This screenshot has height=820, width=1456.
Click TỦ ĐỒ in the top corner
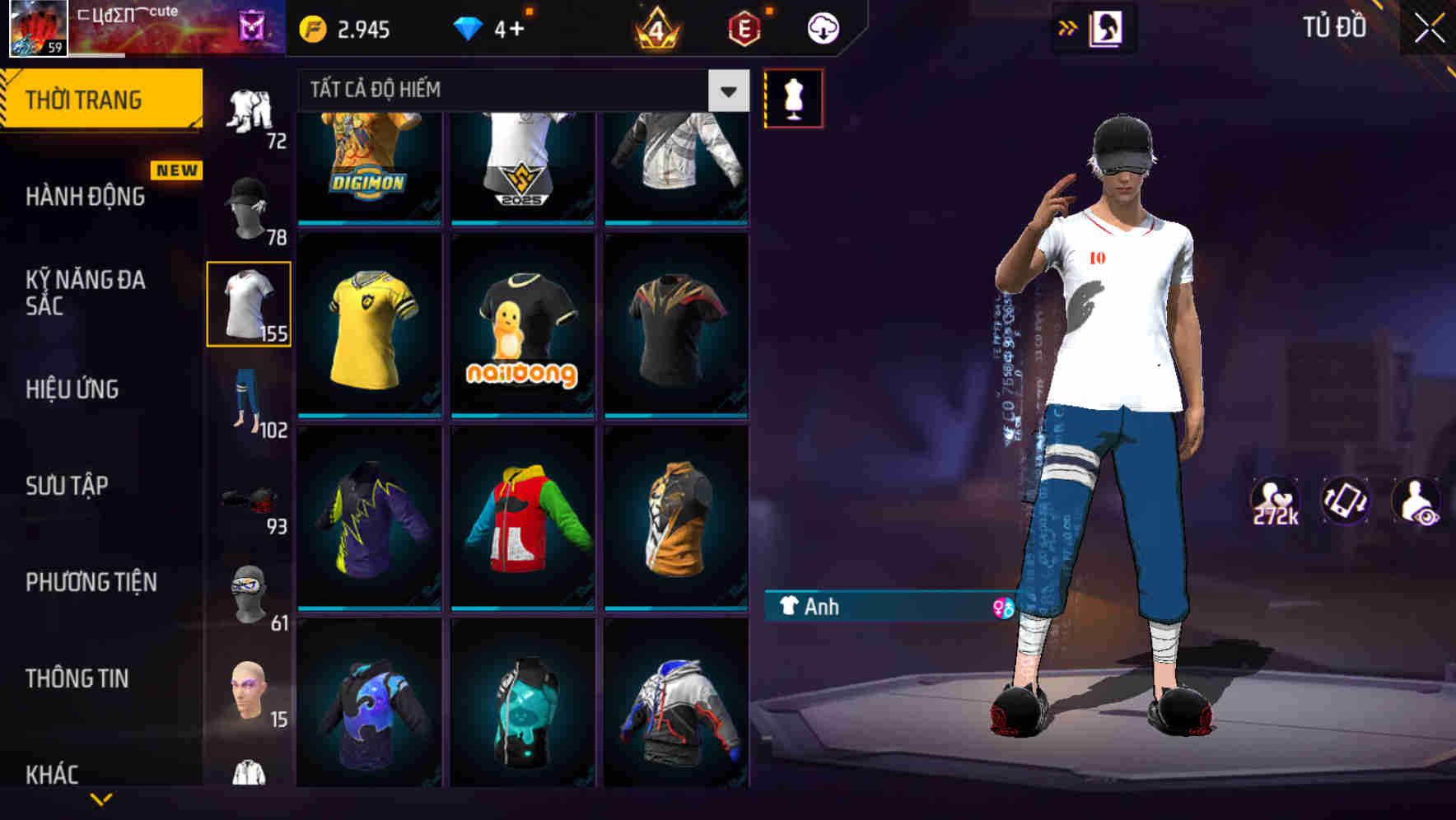1335,27
